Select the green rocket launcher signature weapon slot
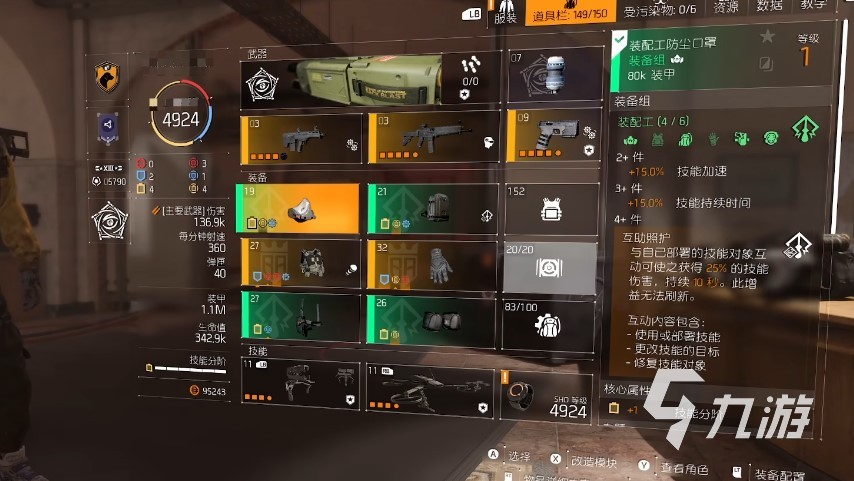 point(368,78)
